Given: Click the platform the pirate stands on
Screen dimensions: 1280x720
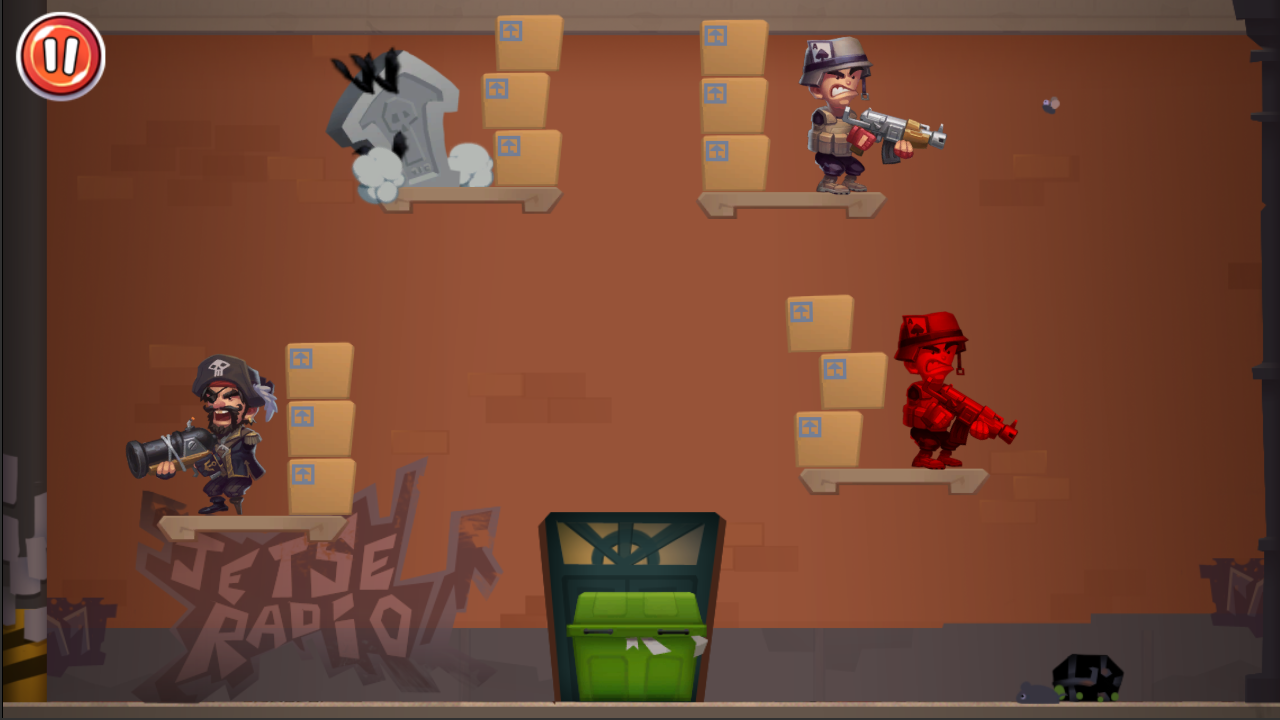Looking at the screenshot, I should pos(250,525).
